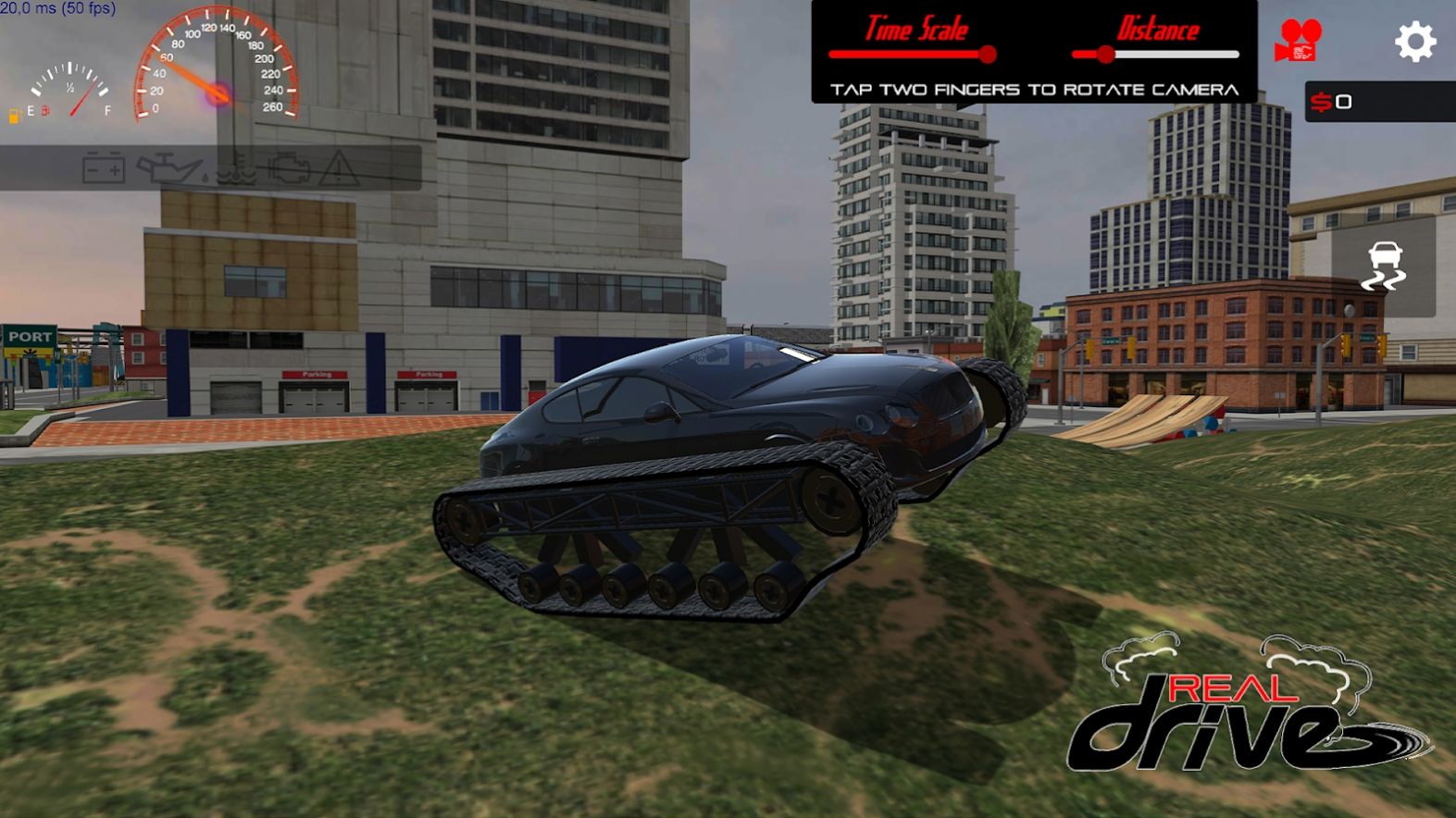
Task: Click the money counter dollar icon
Action: (1323, 102)
